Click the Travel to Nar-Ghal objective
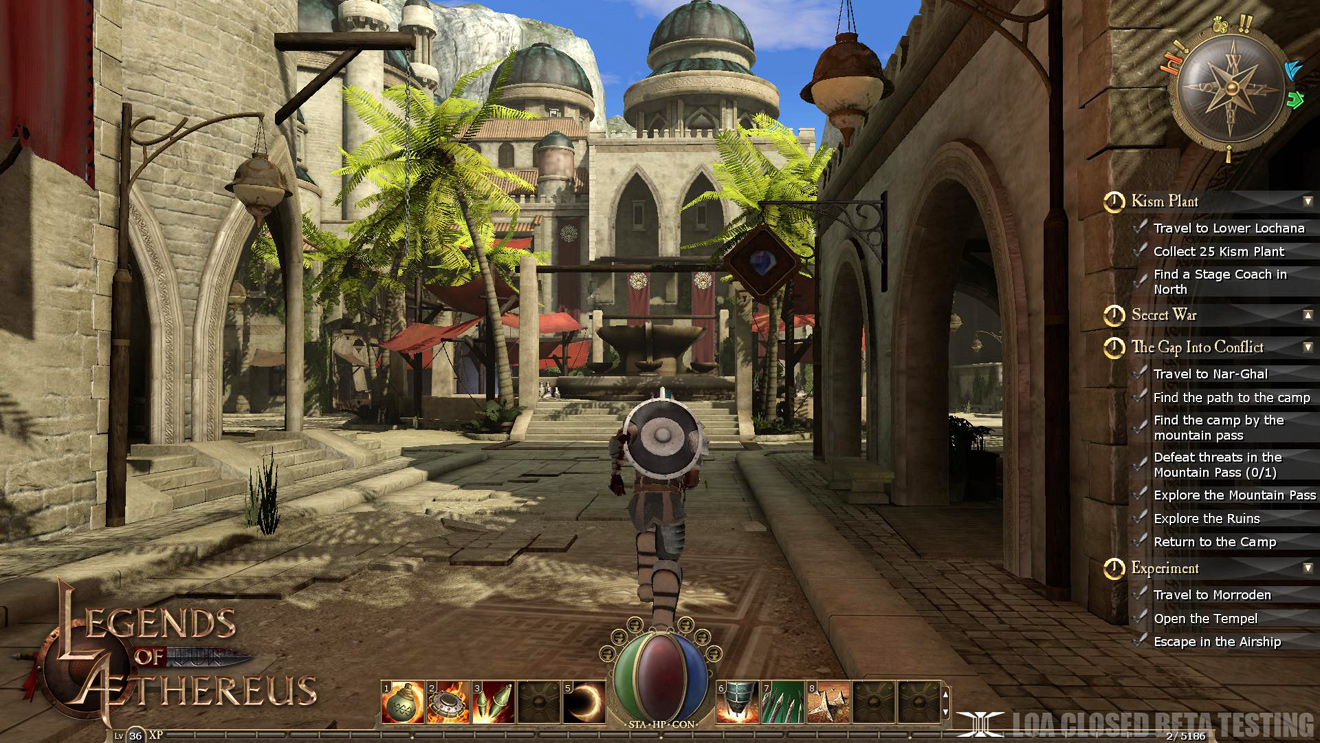The image size is (1320, 743). click(x=1210, y=374)
